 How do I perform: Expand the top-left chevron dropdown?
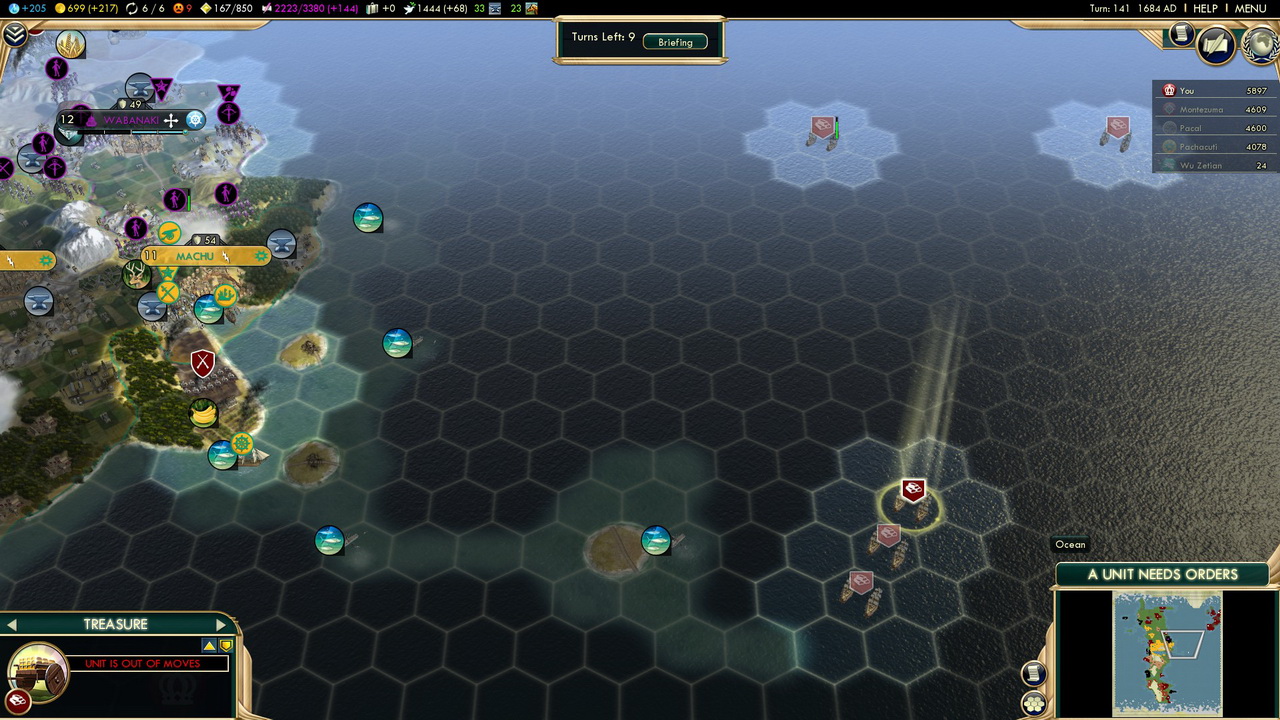14,36
